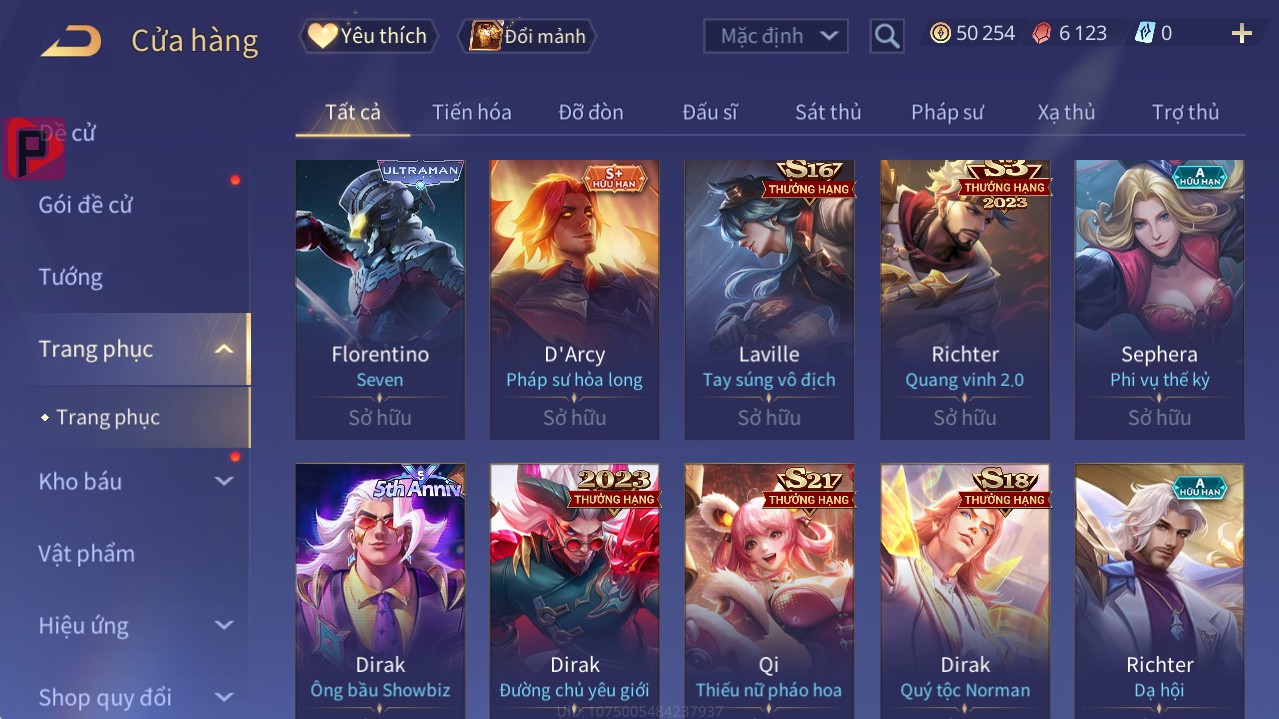Click the magnifying glass search button
1279x719 pixels.
coord(886,36)
